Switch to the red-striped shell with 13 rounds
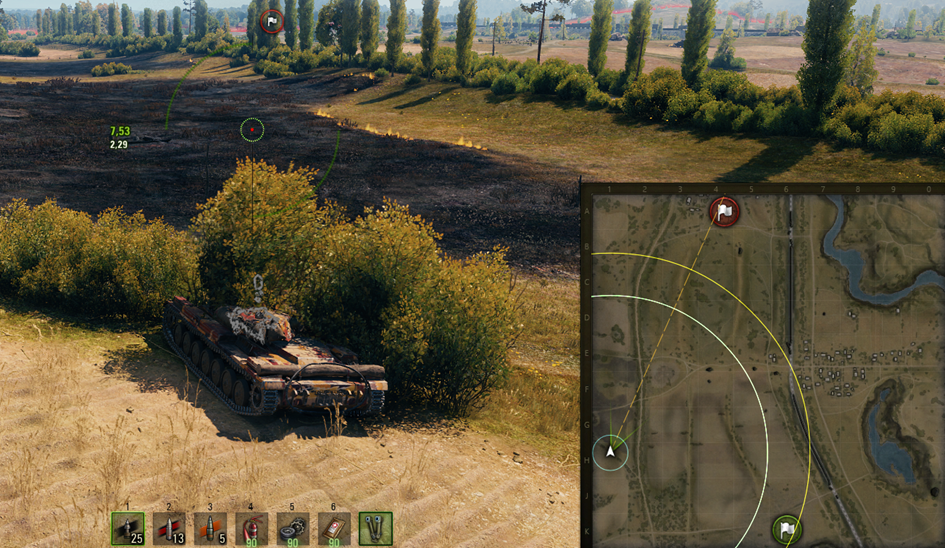Screen dimensions: 945x548 coord(169,528)
